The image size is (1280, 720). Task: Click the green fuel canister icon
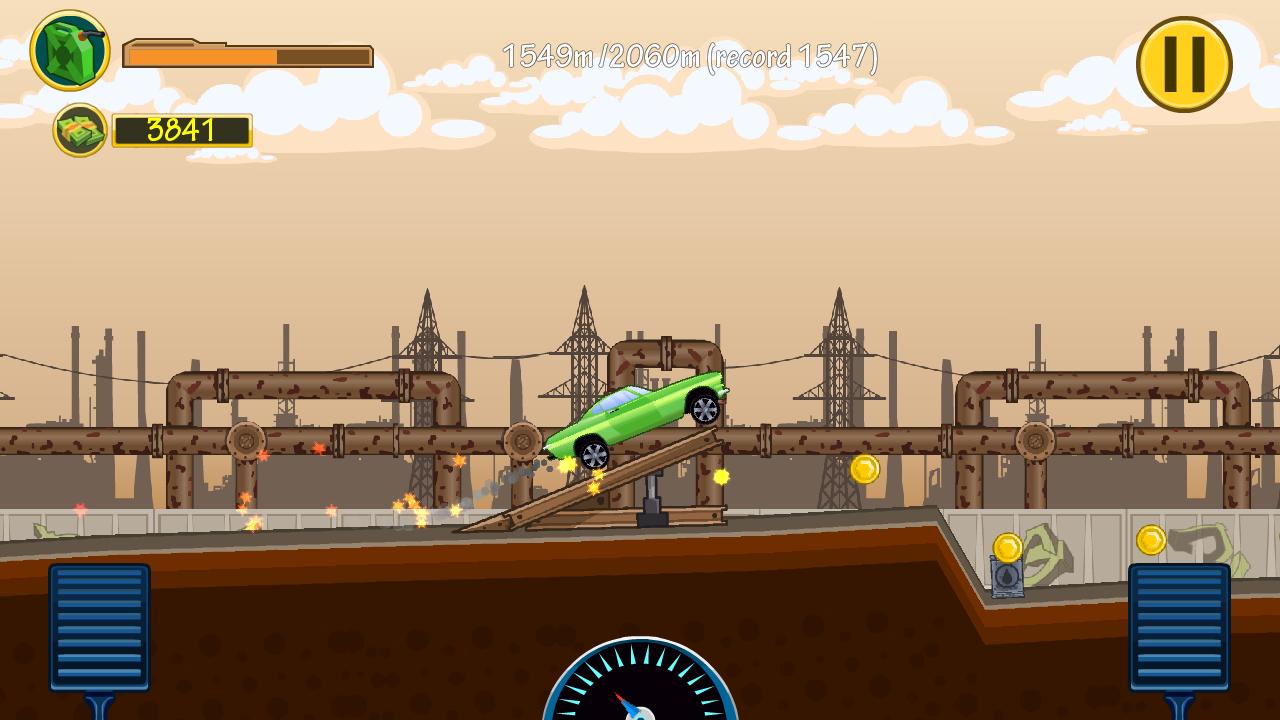[x=70, y=48]
